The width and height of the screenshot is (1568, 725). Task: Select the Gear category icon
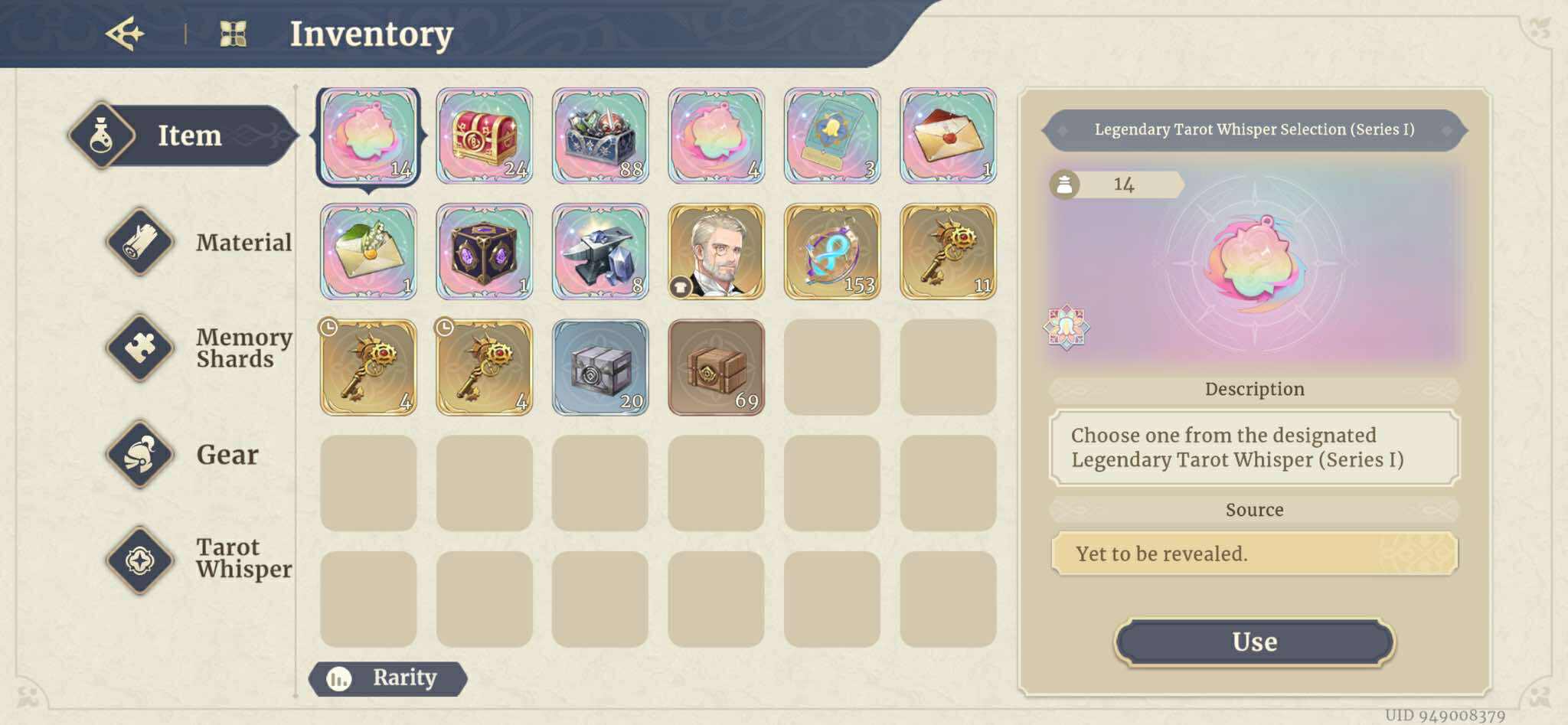pos(140,452)
